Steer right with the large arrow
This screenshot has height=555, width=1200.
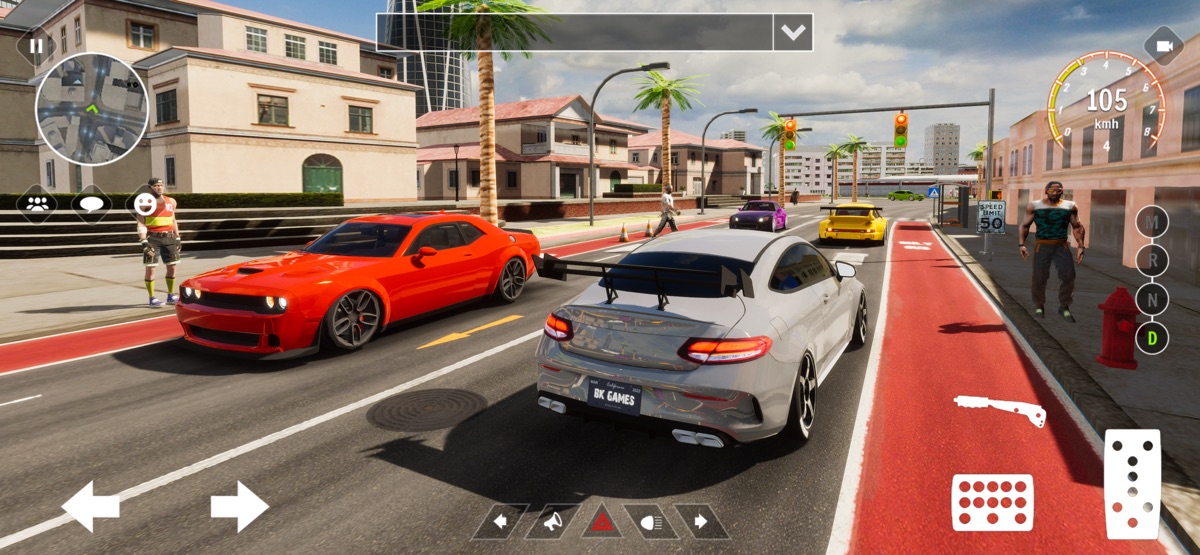click(239, 506)
